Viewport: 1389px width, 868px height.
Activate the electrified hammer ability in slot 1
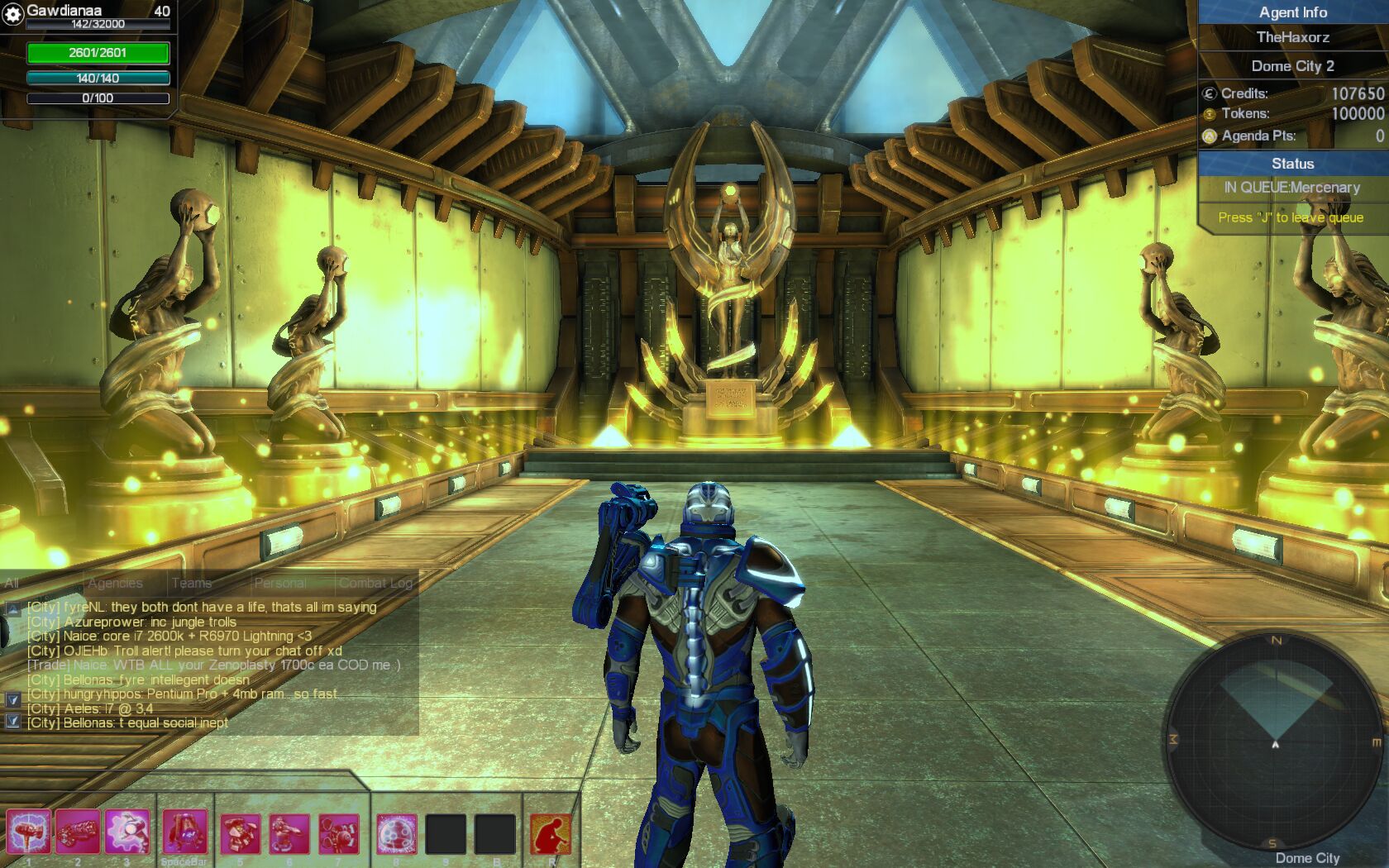pos(29,832)
